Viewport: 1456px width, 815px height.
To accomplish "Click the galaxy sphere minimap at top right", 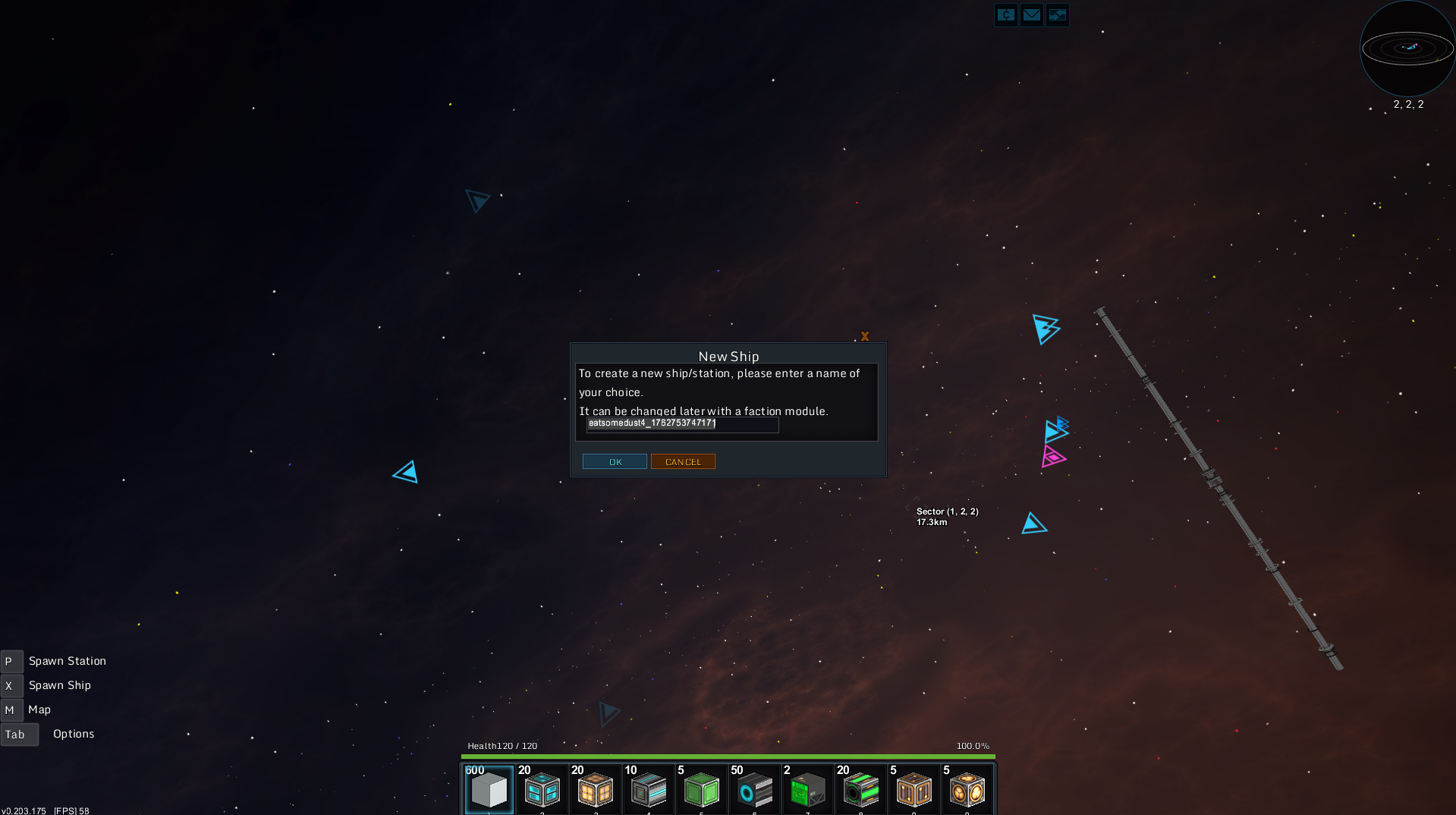I will 1407,48.
